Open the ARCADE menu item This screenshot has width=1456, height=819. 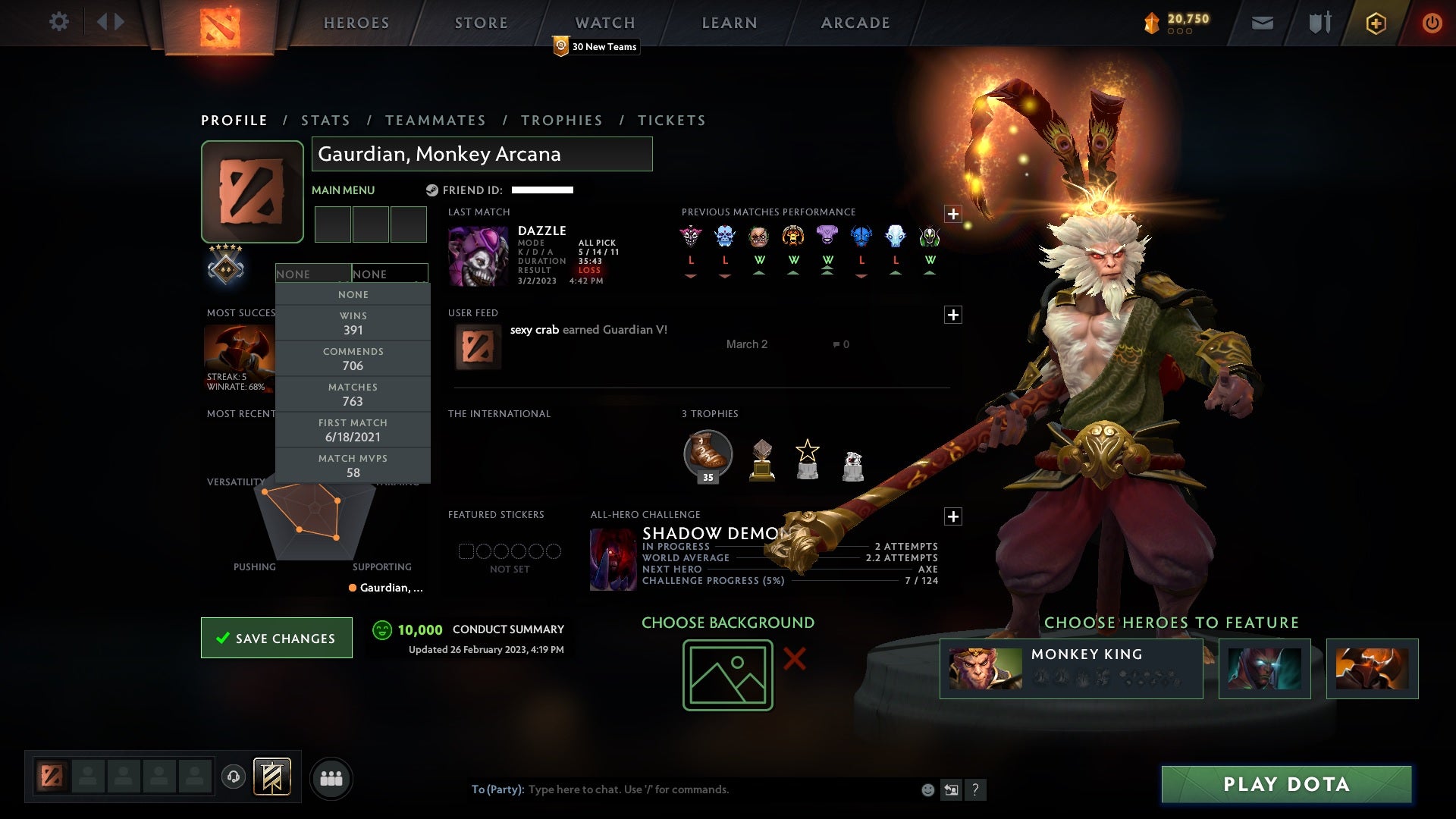point(854,23)
